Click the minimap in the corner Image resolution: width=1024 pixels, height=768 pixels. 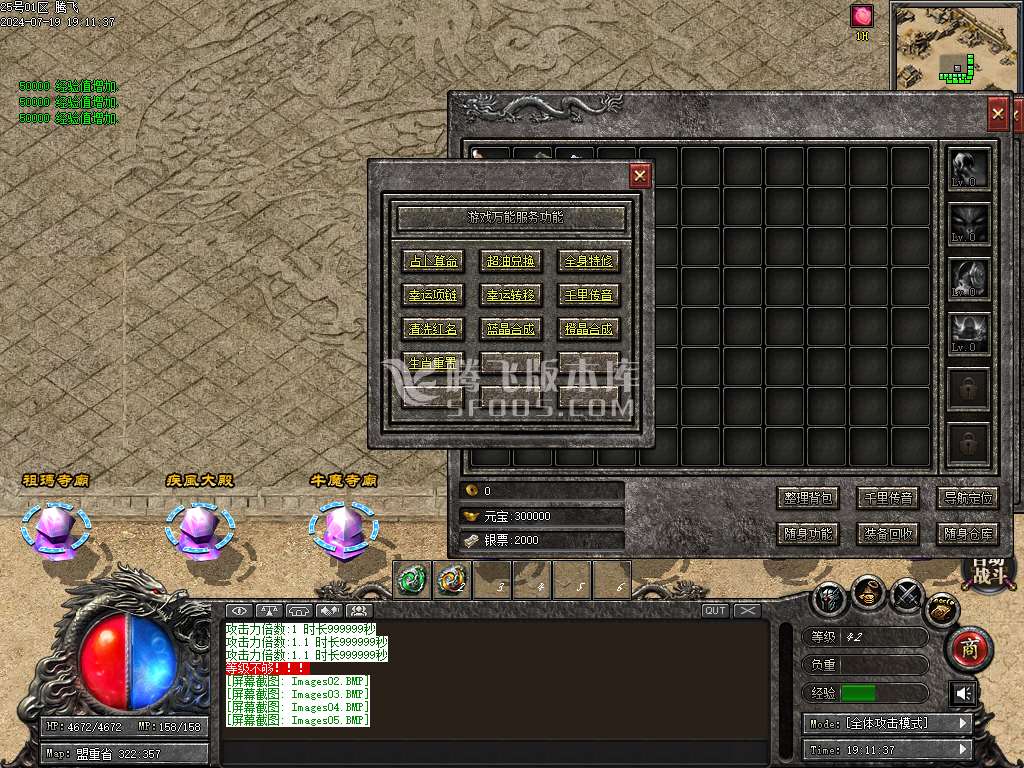pyautogui.click(x=954, y=44)
